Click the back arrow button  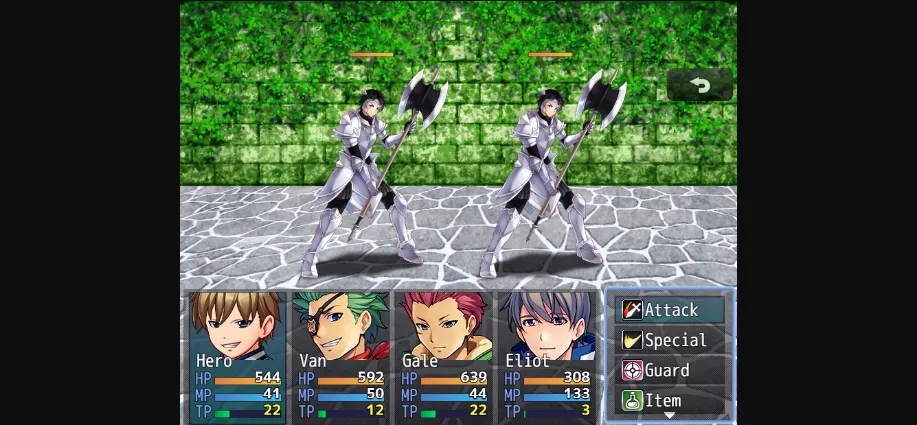700,86
